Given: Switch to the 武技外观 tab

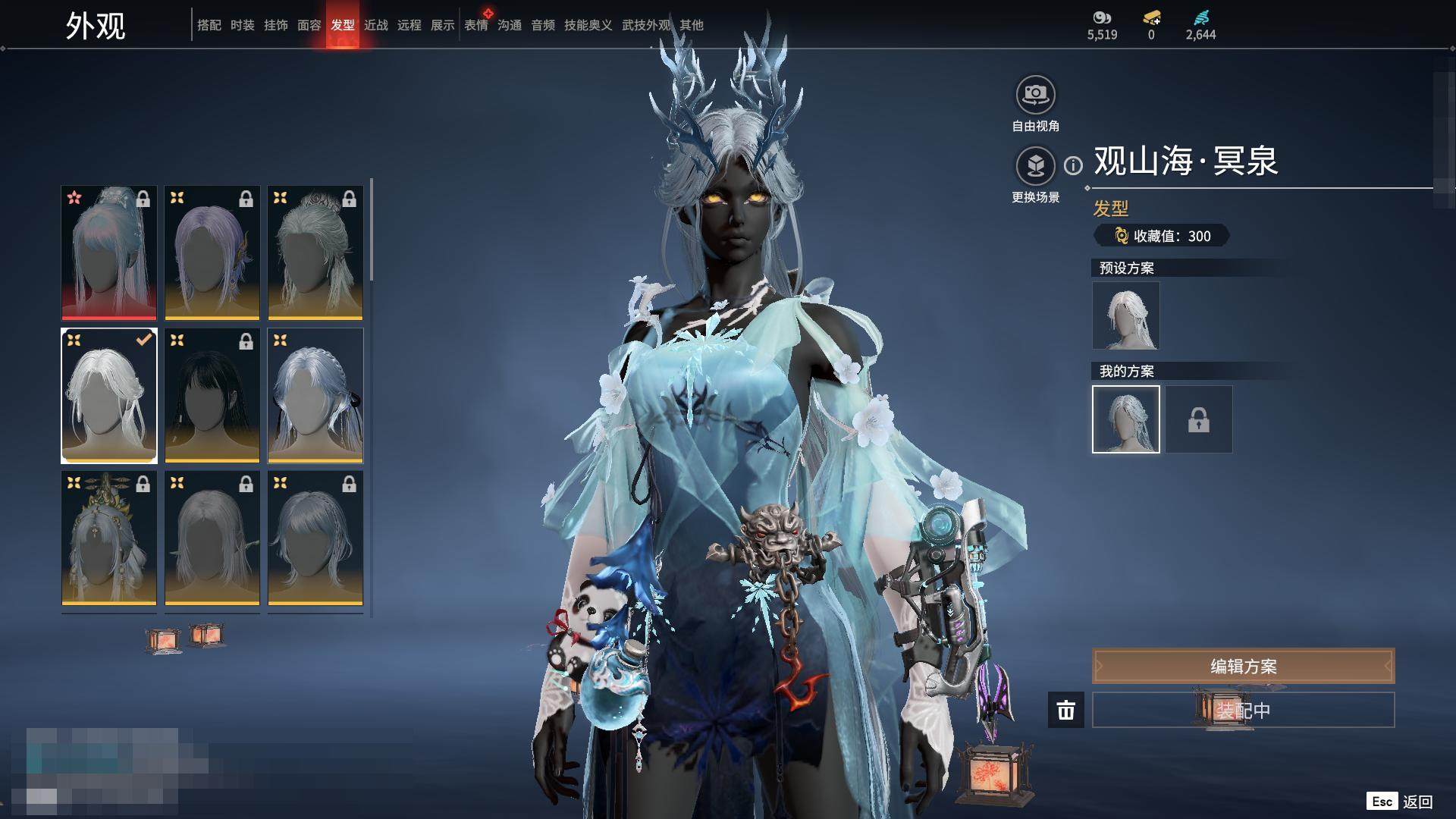Looking at the screenshot, I should pyautogui.click(x=645, y=25).
